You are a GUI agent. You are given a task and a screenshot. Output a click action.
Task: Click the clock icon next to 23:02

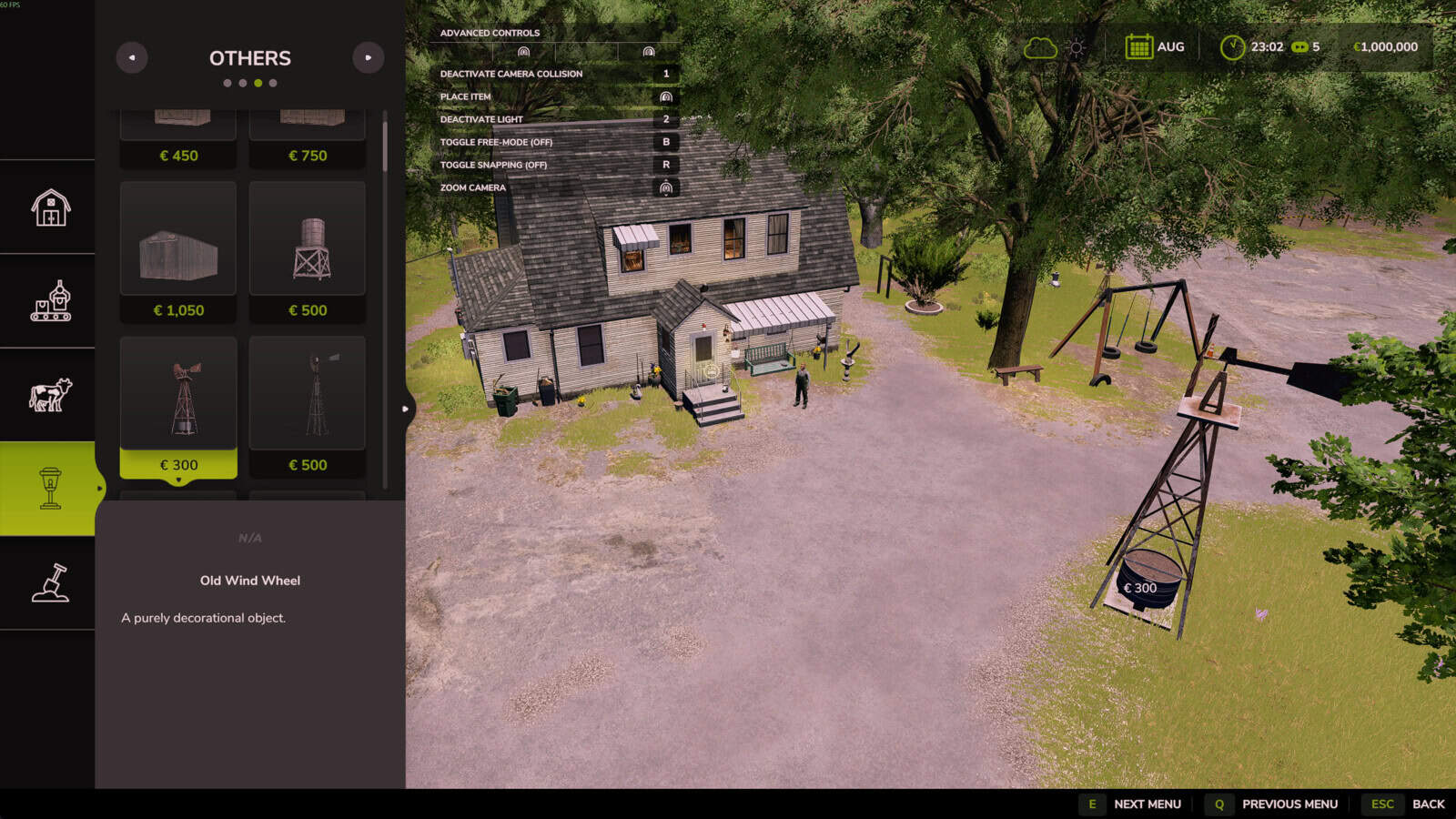[x=1233, y=45]
